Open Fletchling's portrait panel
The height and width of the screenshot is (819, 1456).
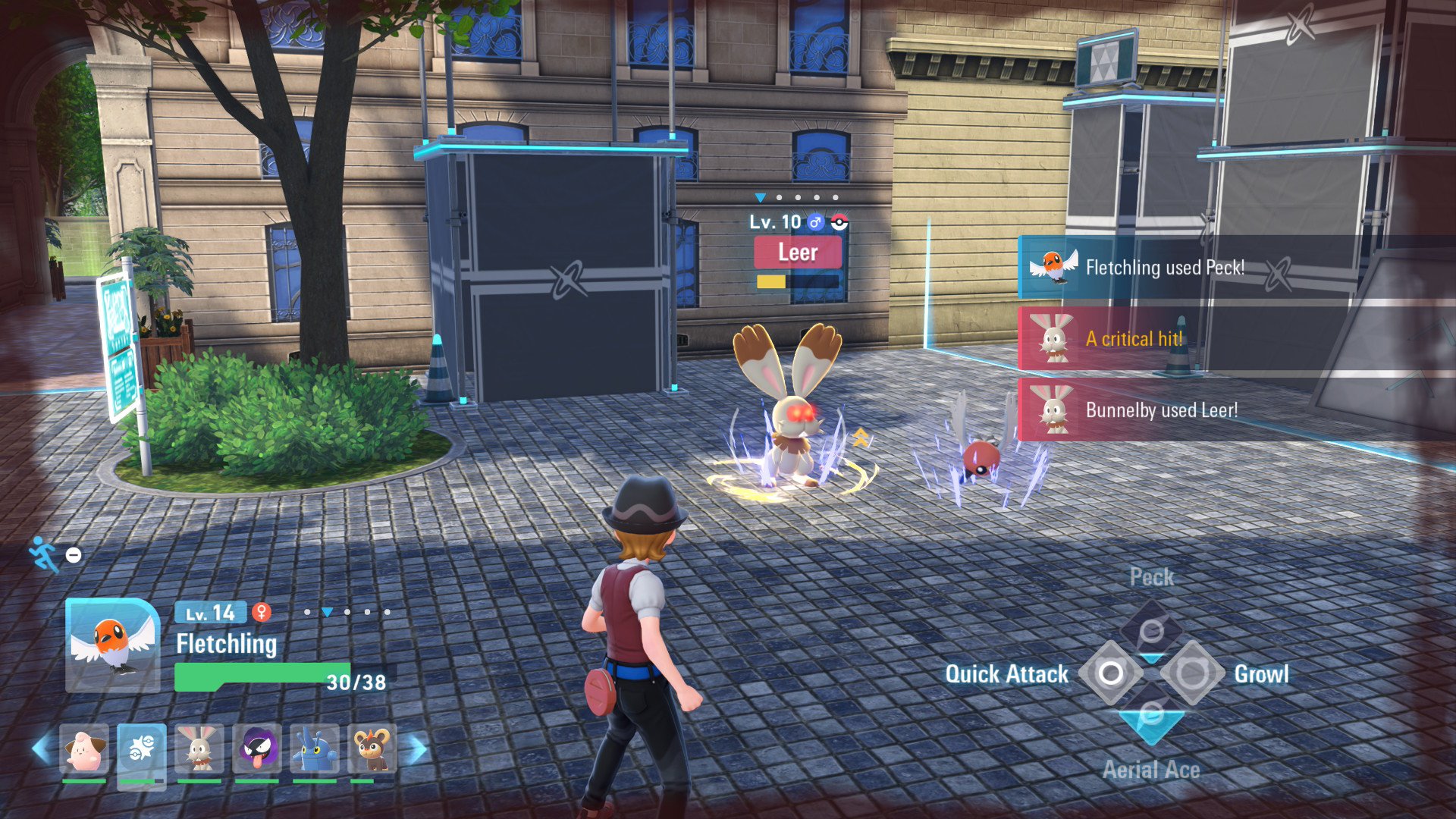112,645
